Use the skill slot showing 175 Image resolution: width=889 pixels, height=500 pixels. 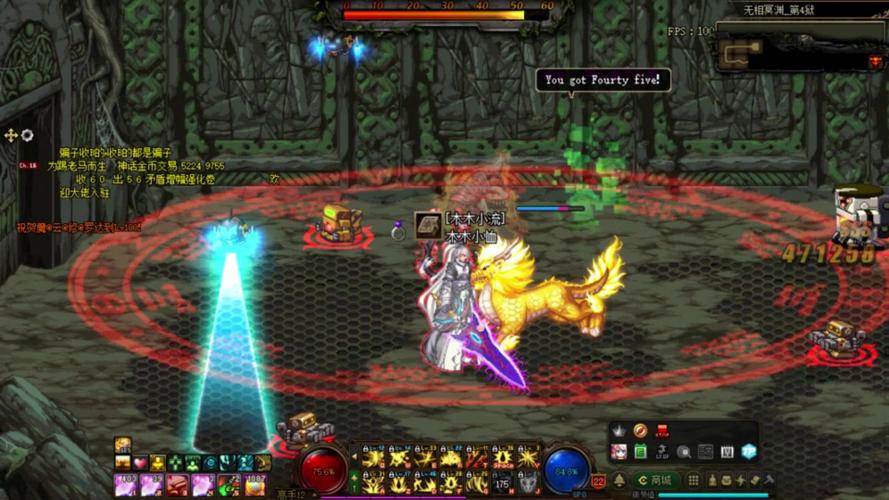(x=503, y=483)
